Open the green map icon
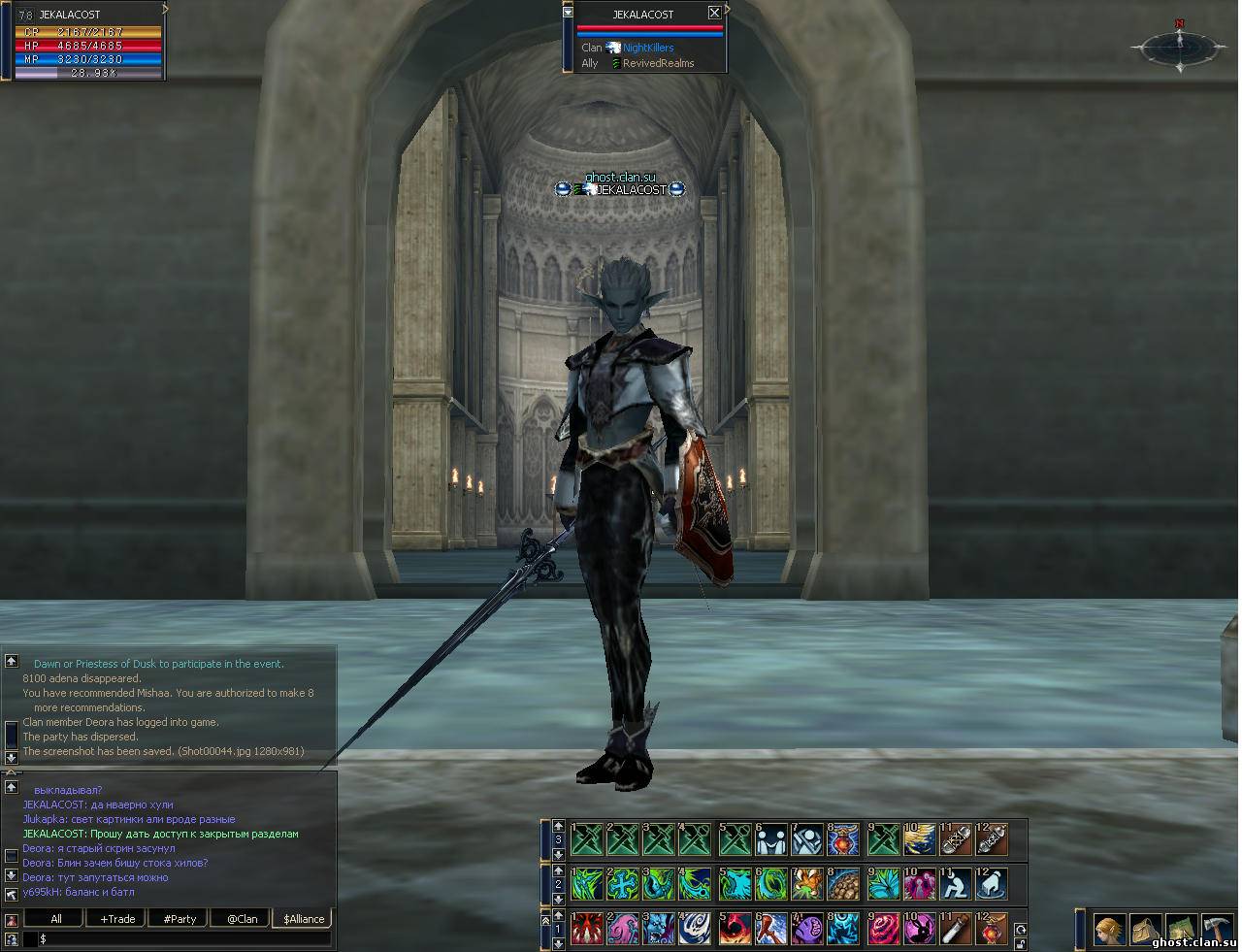The height and width of the screenshot is (952, 1242). click(x=1181, y=930)
